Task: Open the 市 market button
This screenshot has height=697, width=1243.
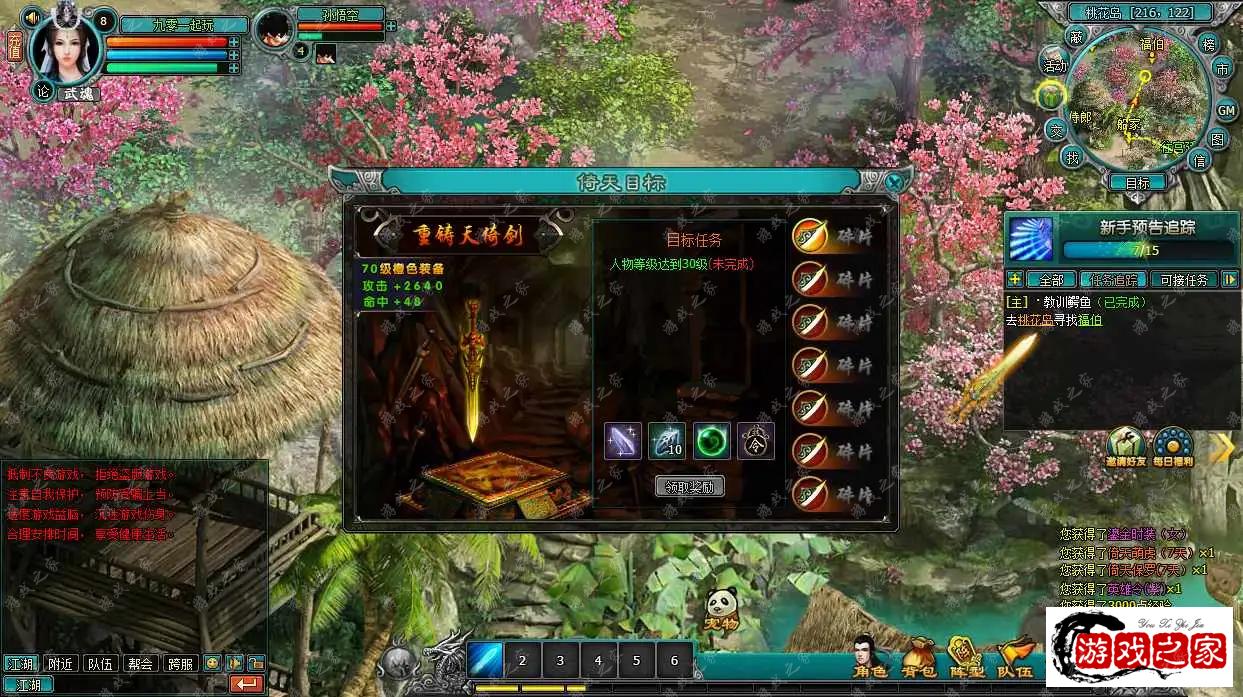Action: click(x=1222, y=69)
